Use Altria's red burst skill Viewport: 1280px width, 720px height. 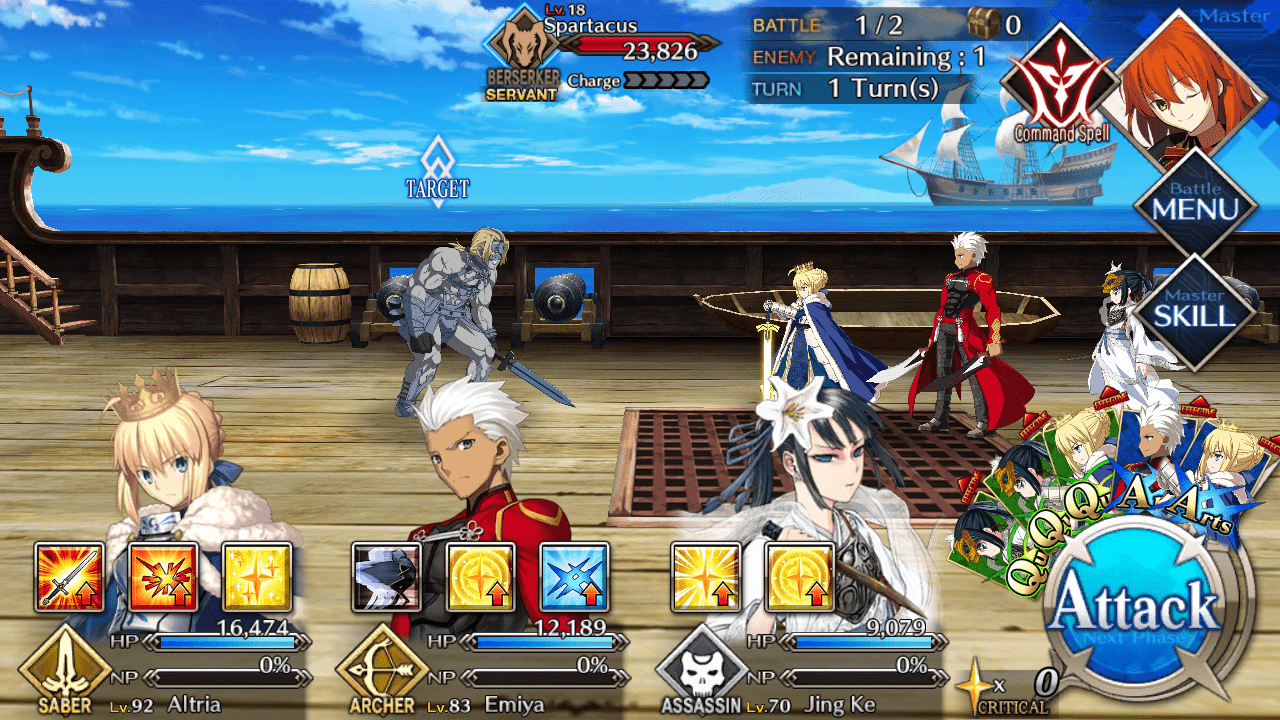[x=163, y=577]
